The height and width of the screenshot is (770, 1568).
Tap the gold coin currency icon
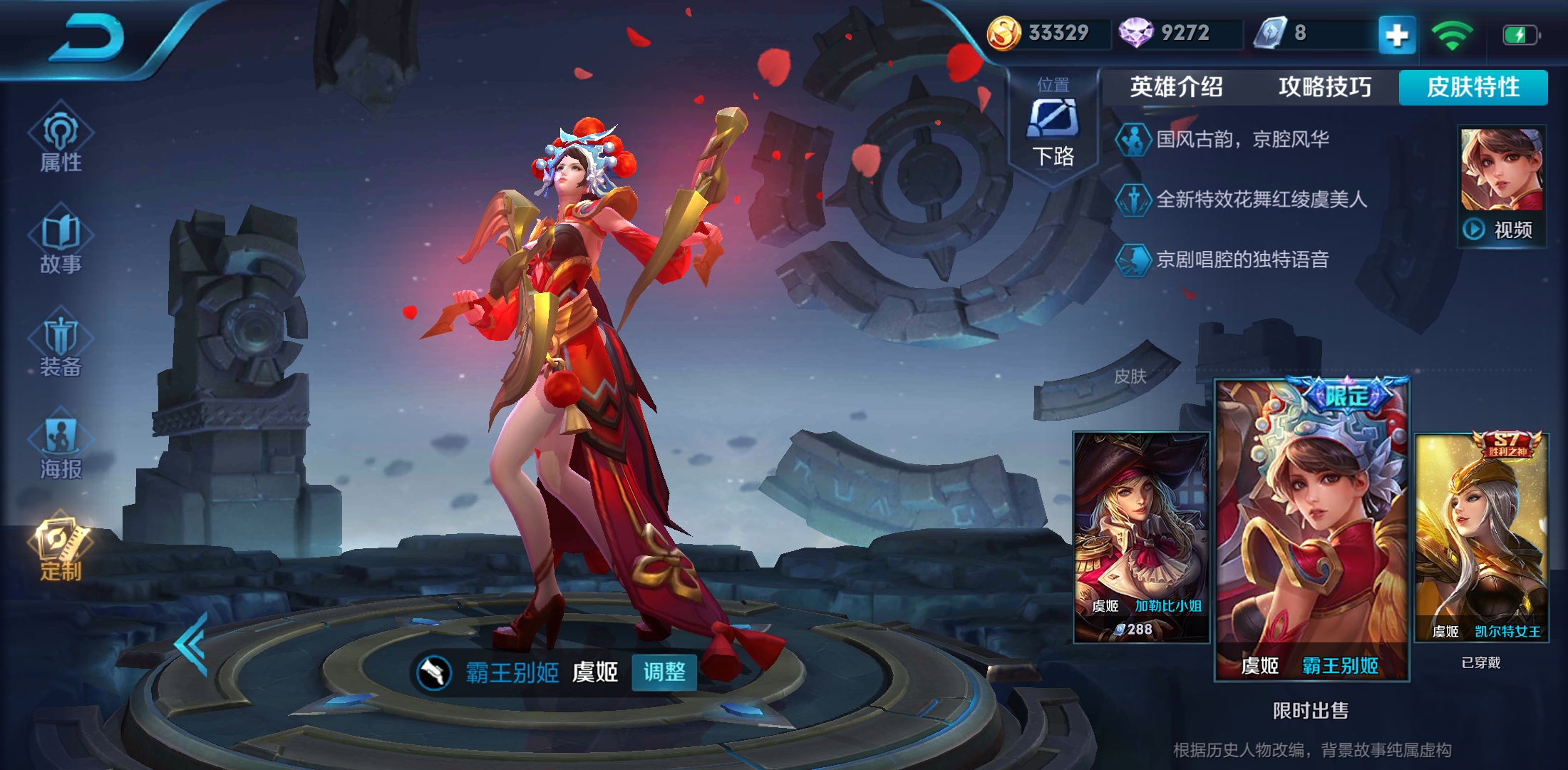click(x=1003, y=33)
